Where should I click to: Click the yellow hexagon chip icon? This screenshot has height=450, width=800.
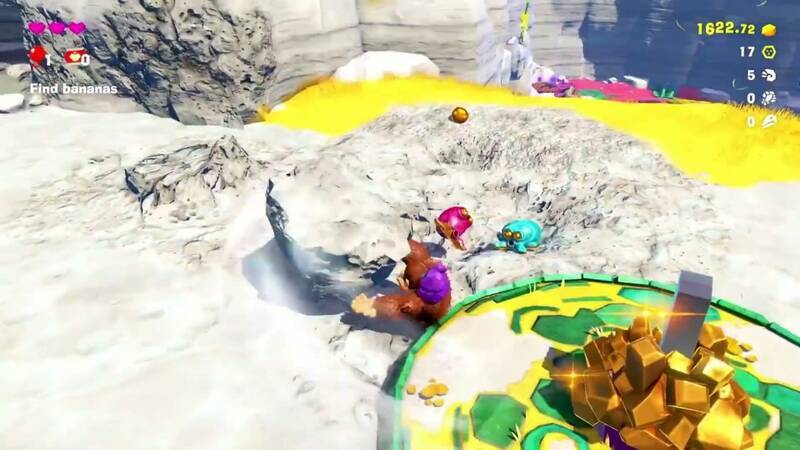pos(769,52)
